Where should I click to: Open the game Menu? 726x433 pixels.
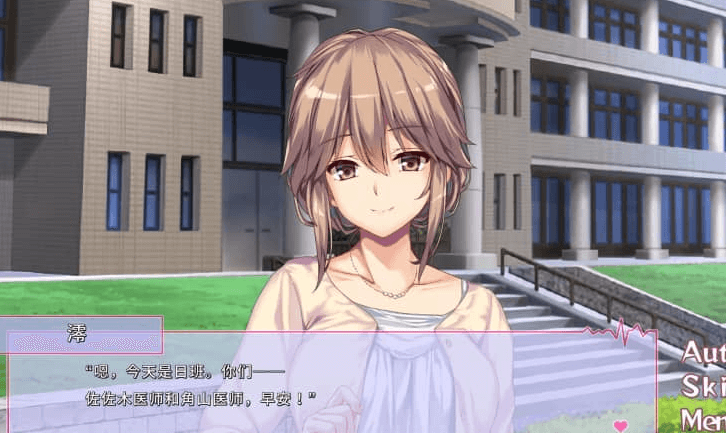pos(703,418)
